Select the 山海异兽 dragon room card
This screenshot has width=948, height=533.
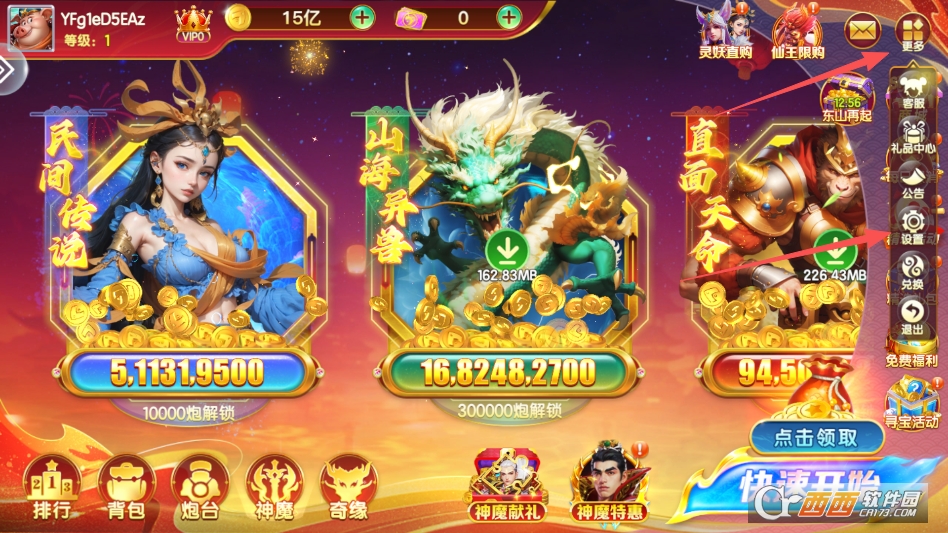coord(495,250)
